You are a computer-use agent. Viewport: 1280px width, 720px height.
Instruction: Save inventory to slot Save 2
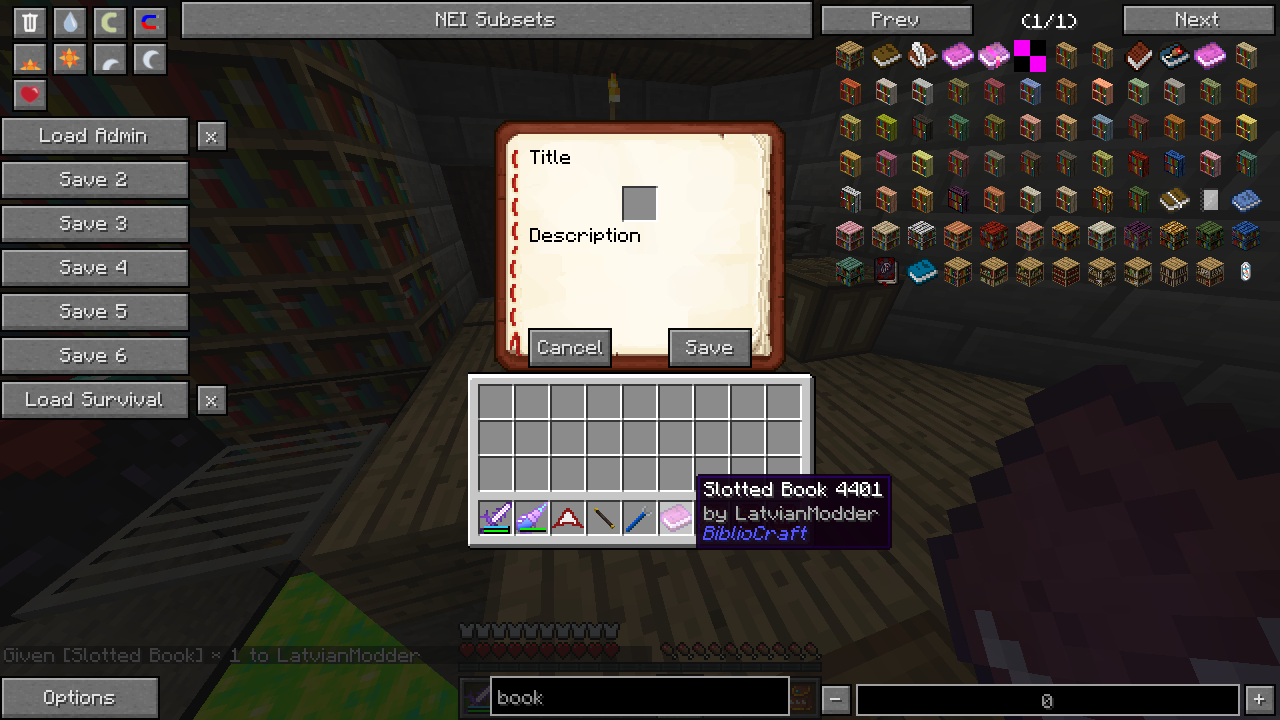pyautogui.click(x=94, y=180)
